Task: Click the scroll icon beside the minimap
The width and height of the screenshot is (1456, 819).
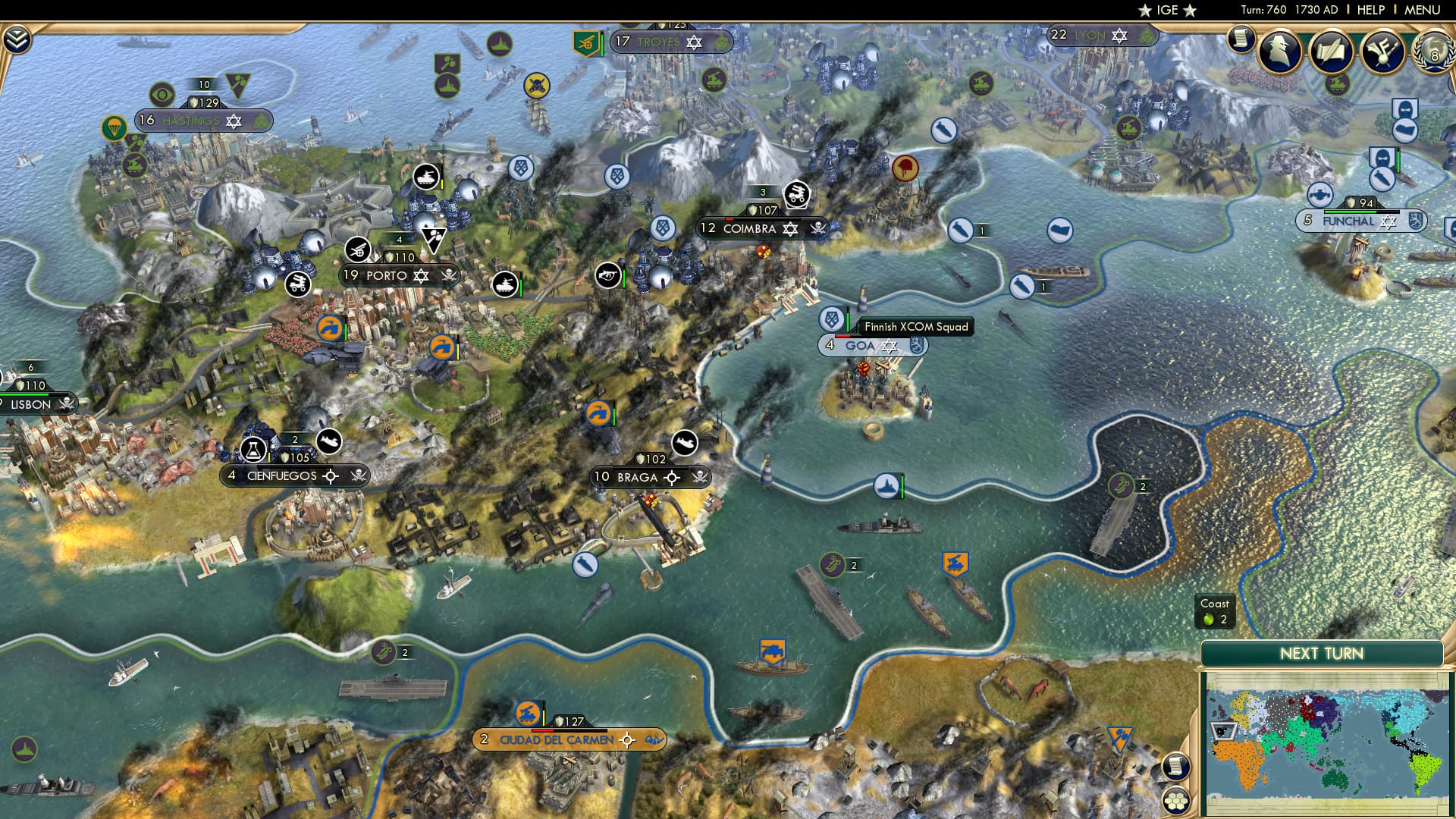Action: click(1176, 767)
